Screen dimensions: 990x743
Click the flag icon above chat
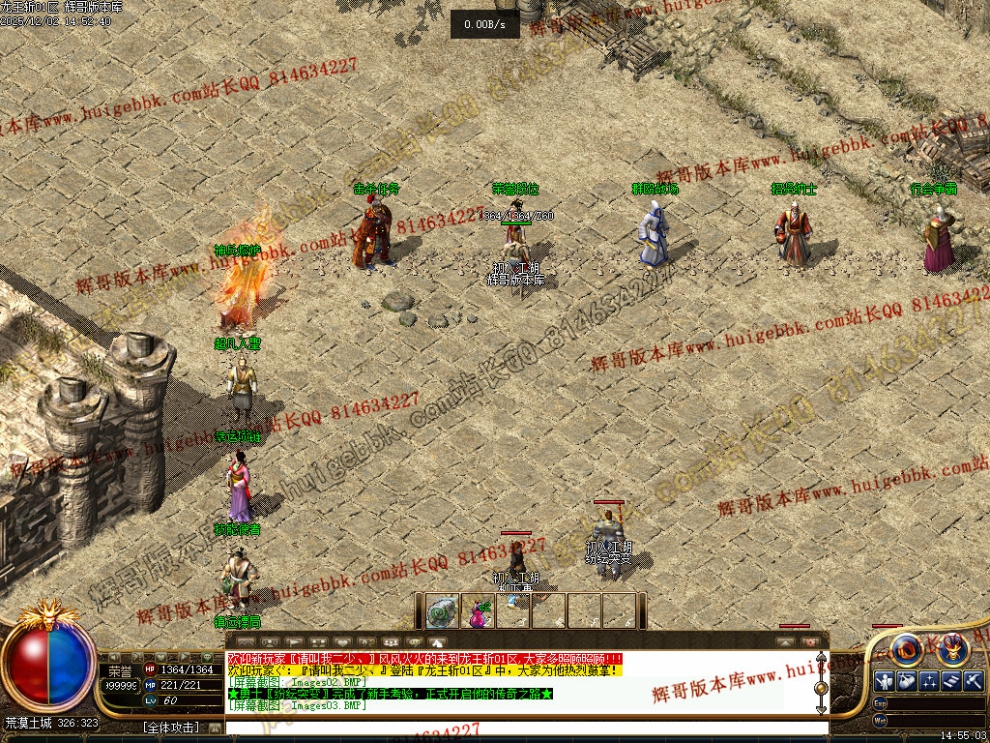[x=296, y=641]
